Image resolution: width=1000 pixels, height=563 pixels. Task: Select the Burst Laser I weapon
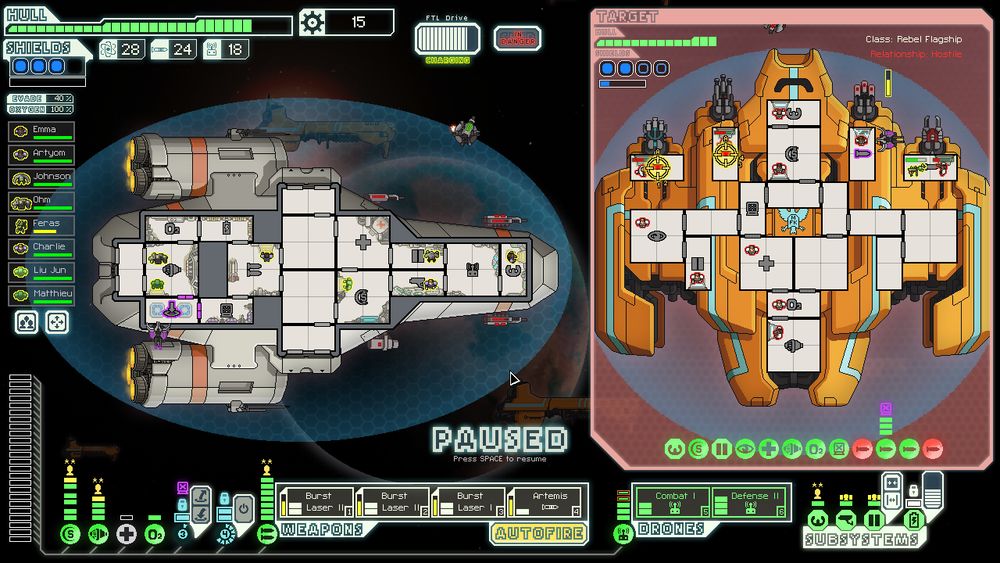469,501
